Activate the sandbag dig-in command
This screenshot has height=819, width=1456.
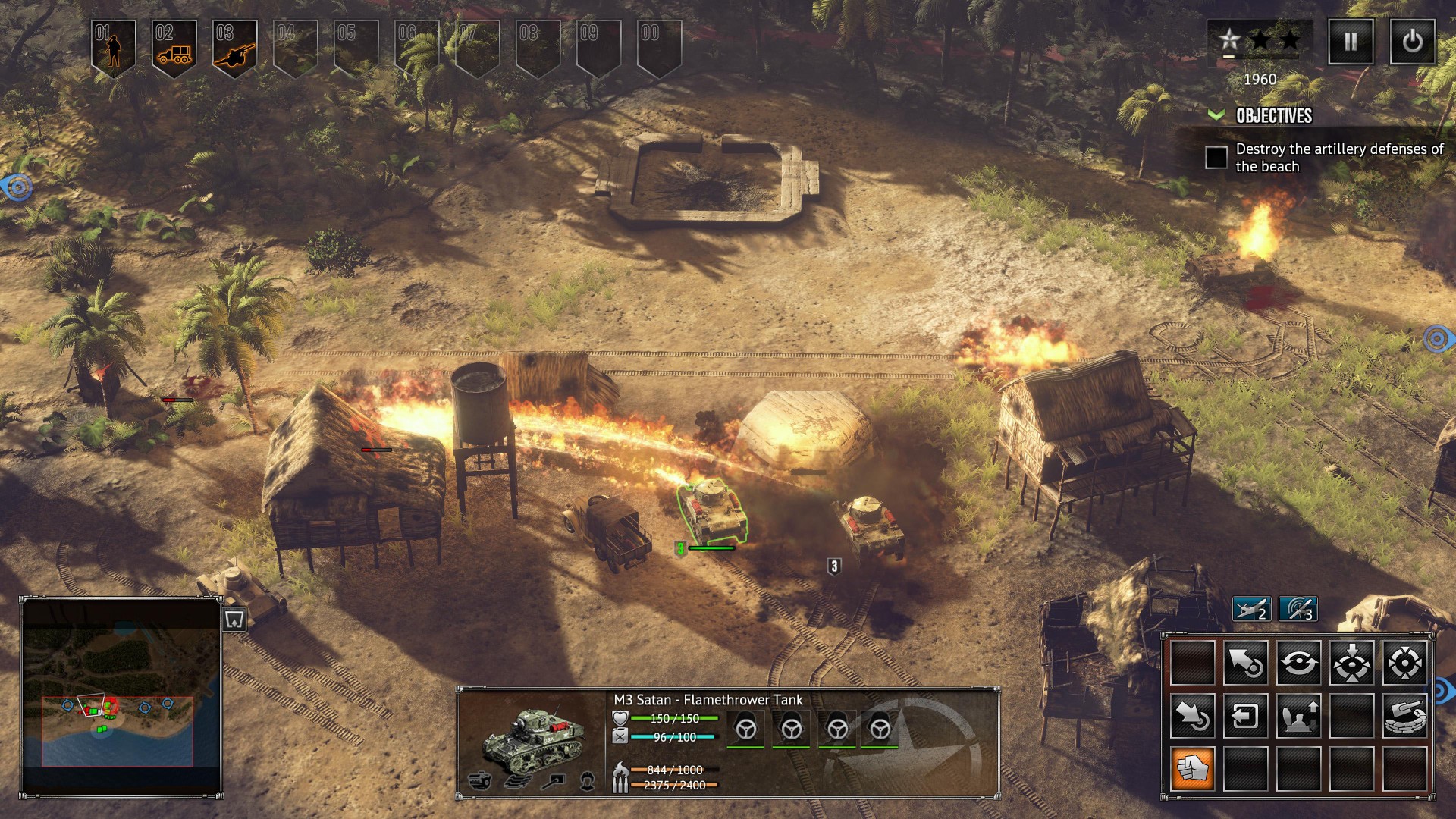point(1404,716)
